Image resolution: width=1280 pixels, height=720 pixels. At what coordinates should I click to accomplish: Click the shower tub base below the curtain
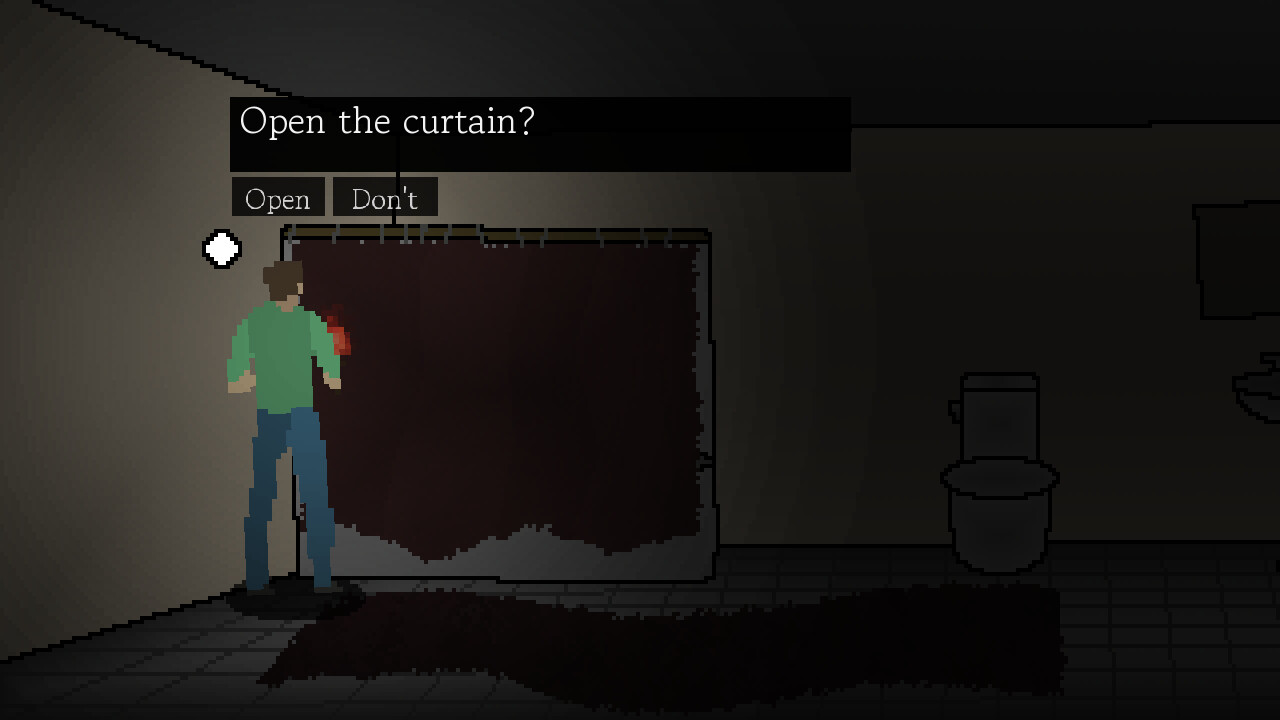(x=500, y=560)
